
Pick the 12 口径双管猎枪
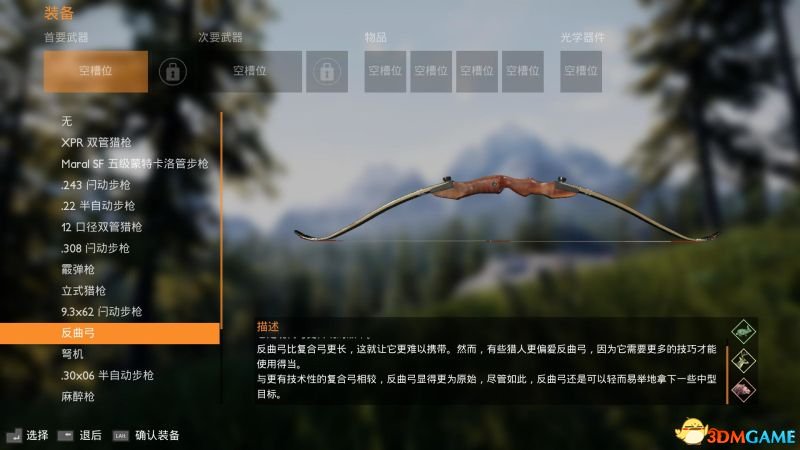102,227
